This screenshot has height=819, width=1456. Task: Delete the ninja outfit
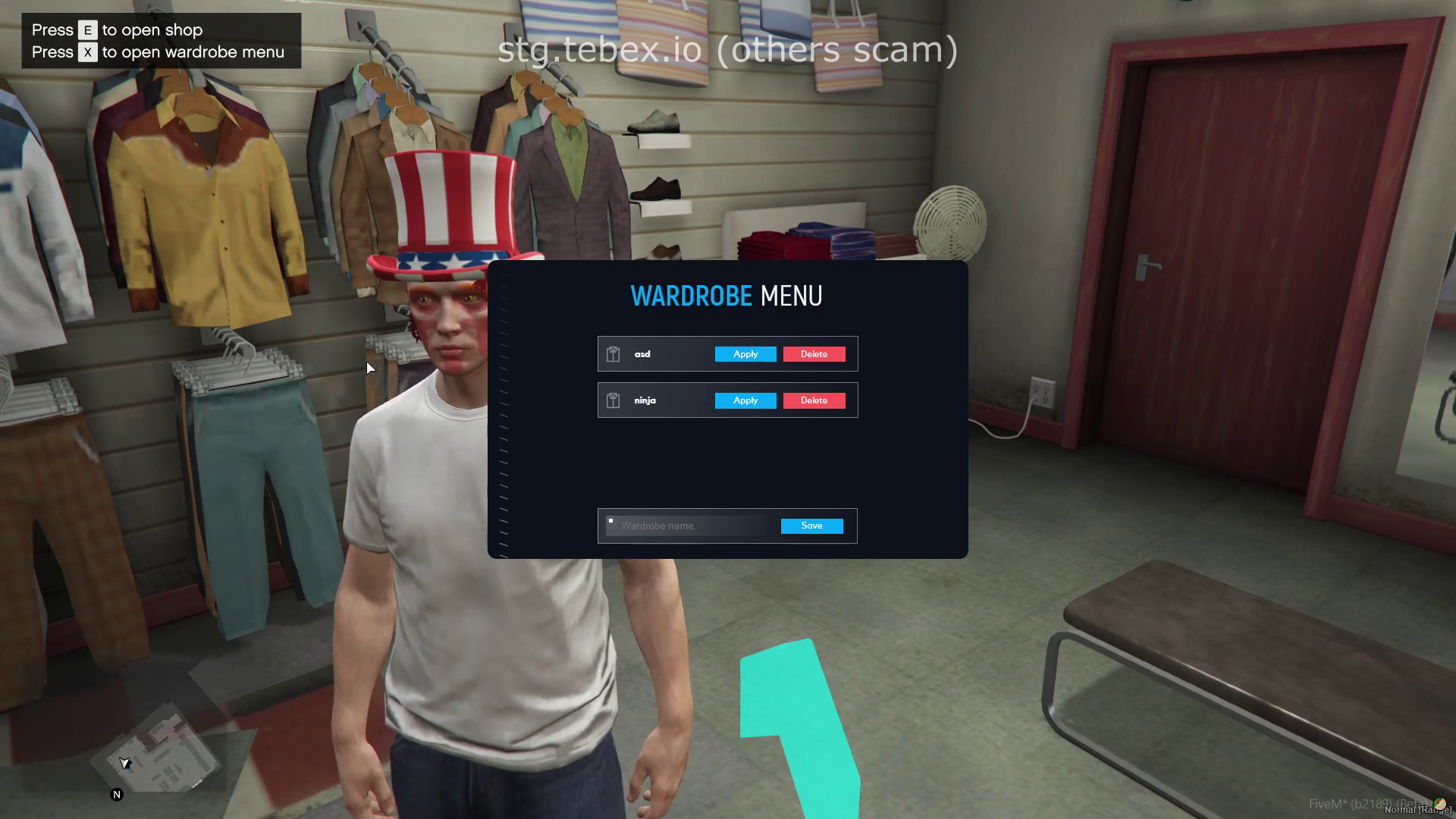pos(814,400)
